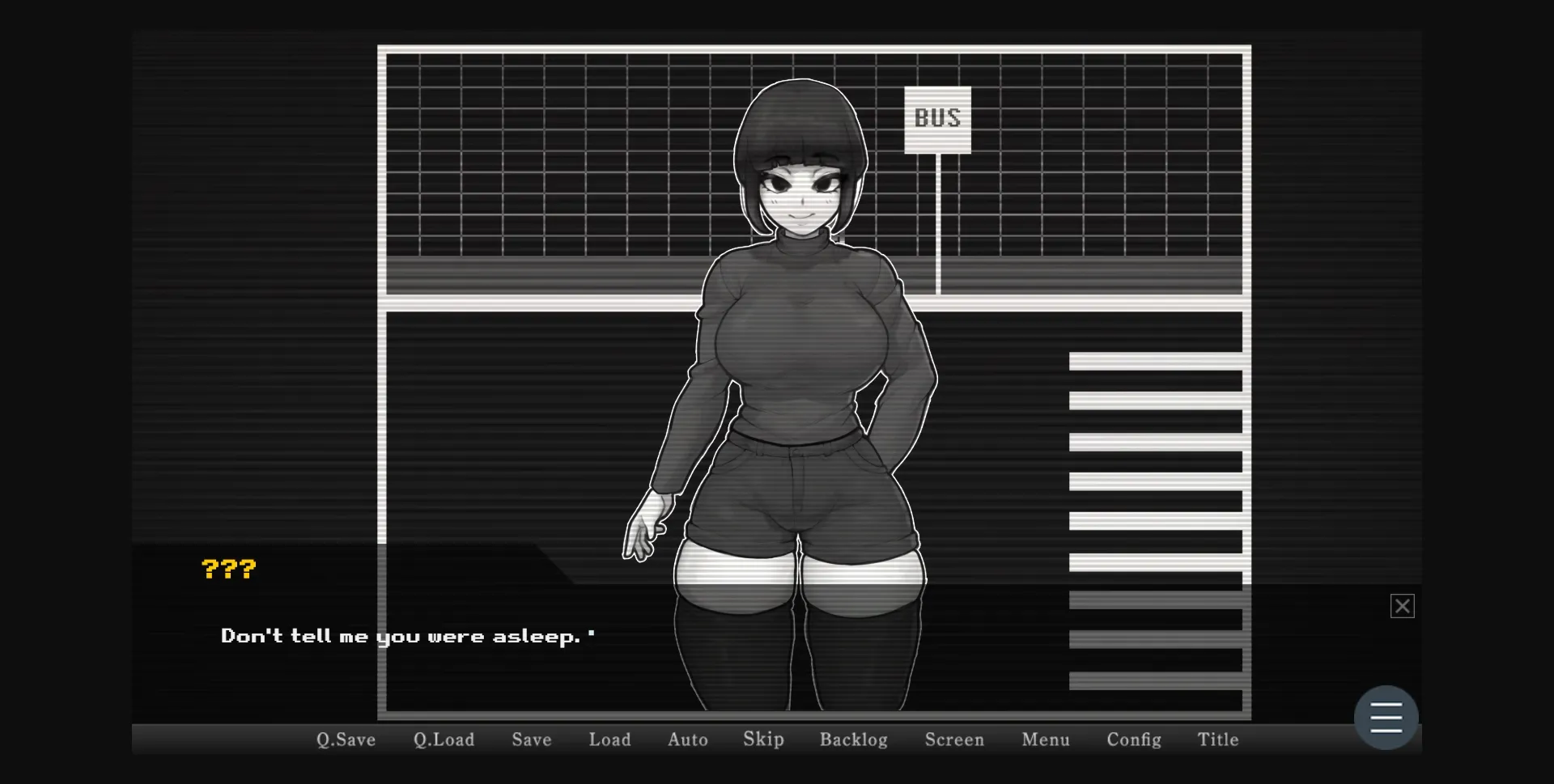Open the Config settings
The width and height of the screenshot is (1554, 784).
pyautogui.click(x=1133, y=739)
